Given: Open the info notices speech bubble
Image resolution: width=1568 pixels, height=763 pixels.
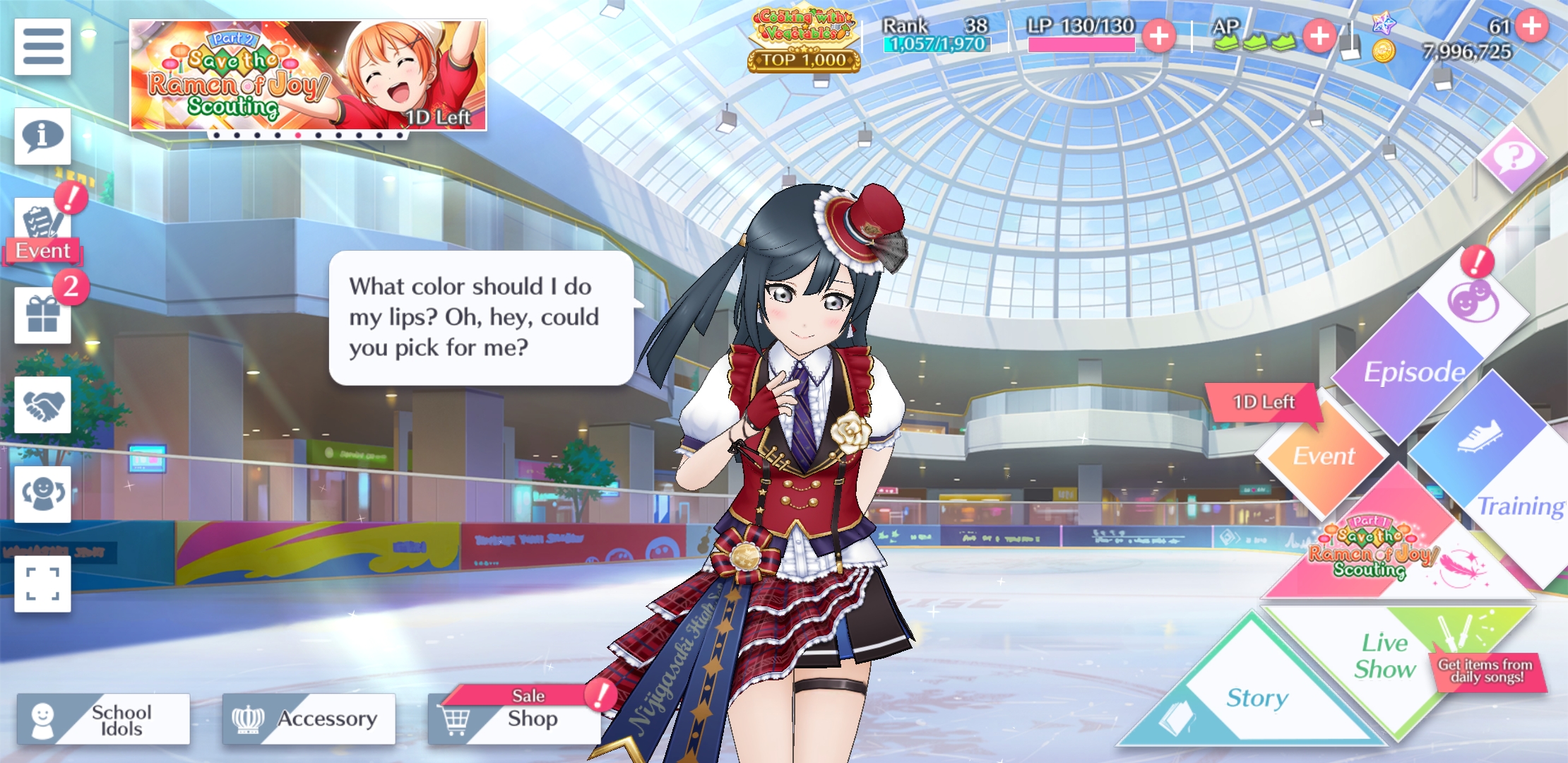Looking at the screenshot, I should coord(42,136).
